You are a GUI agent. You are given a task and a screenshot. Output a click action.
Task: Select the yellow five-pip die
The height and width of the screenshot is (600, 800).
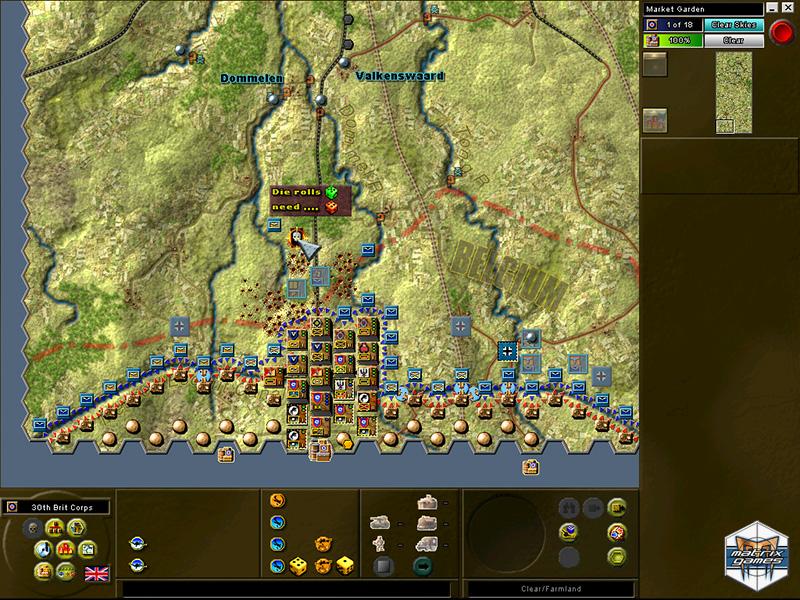coord(298,566)
